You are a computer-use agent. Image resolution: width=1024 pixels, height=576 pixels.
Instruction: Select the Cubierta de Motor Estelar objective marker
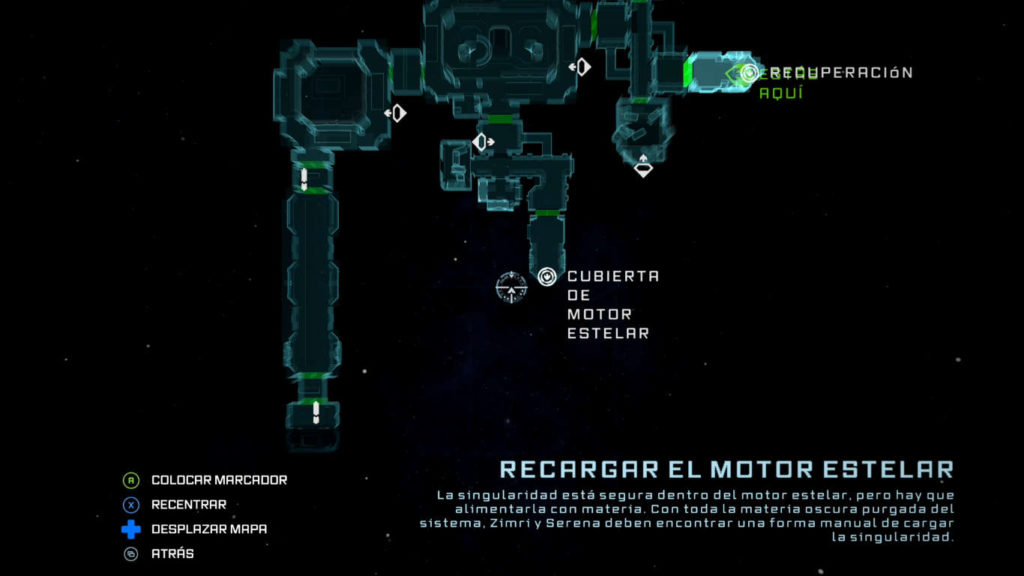pyautogui.click(x=546, y=277)
